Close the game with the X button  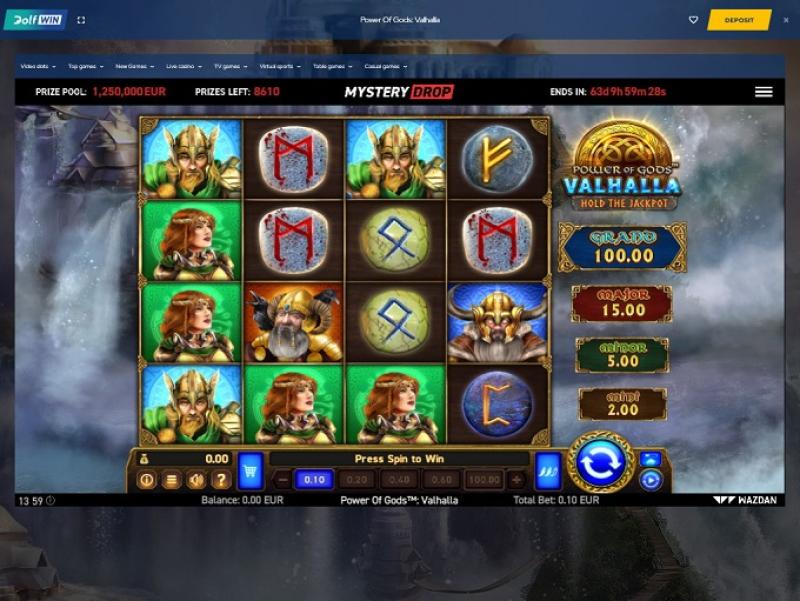pos(784,20)
